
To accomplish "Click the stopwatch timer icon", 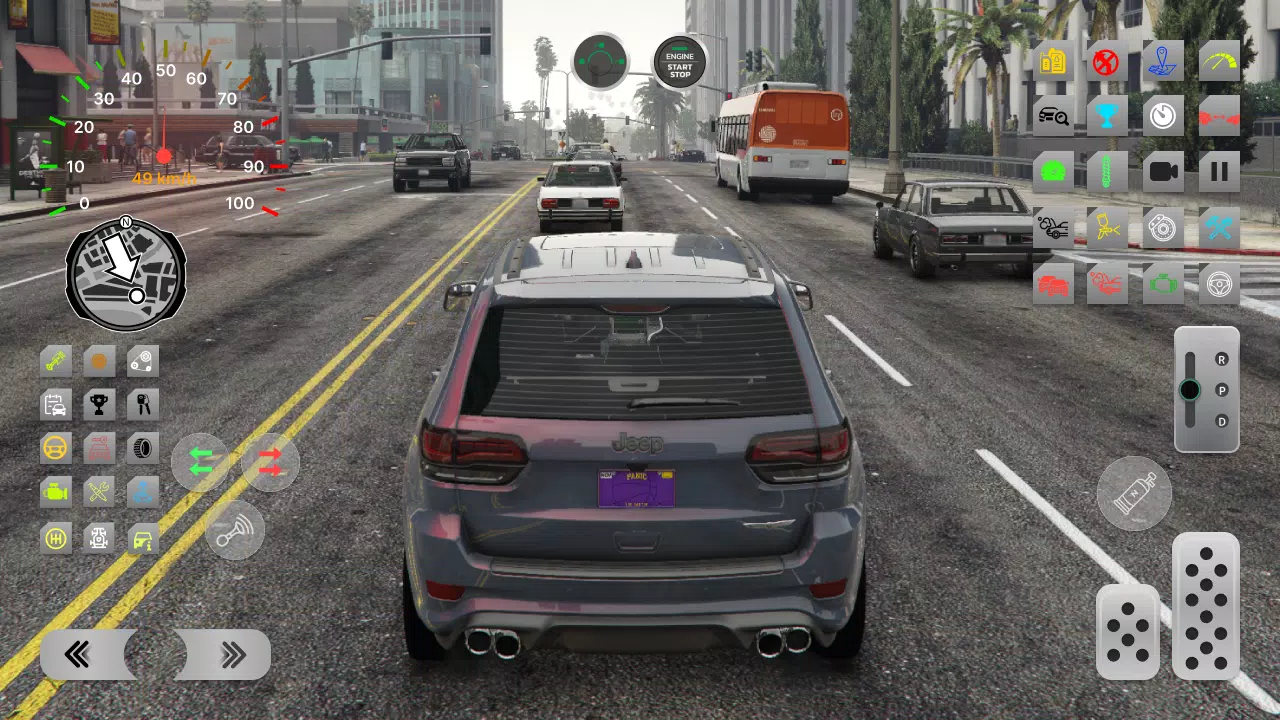I will click(1164, 115).
